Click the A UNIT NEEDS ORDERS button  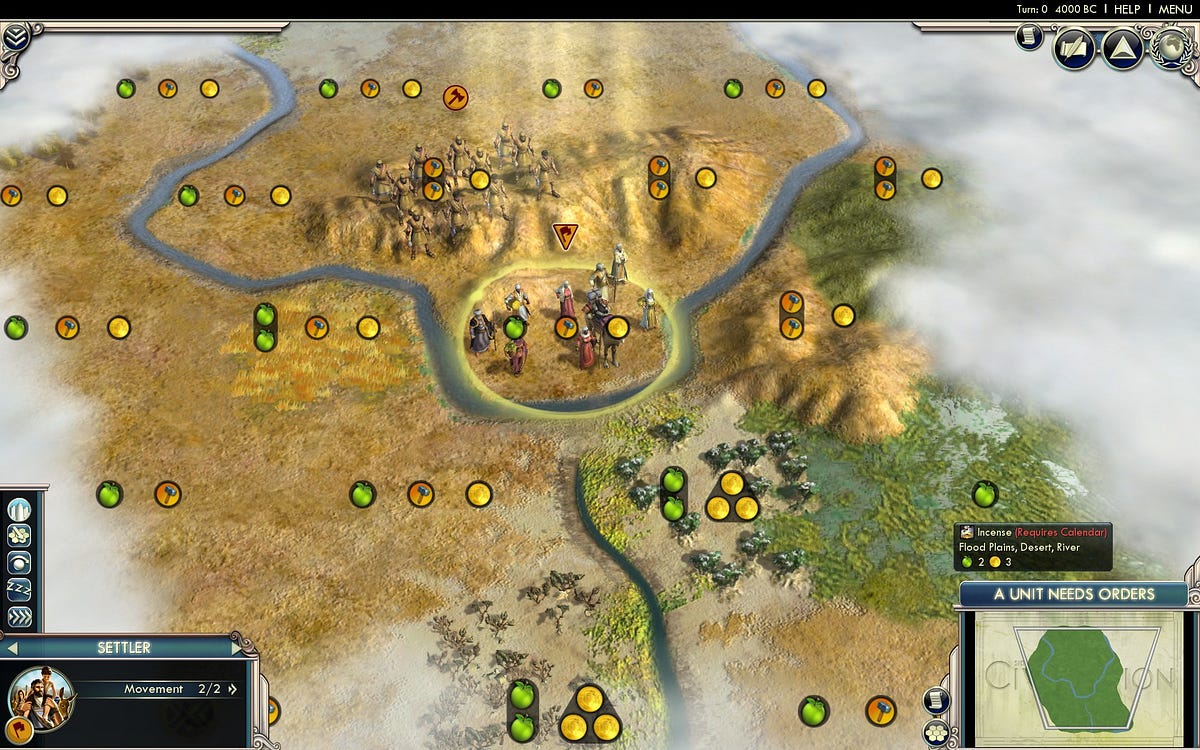(1073, 594)
